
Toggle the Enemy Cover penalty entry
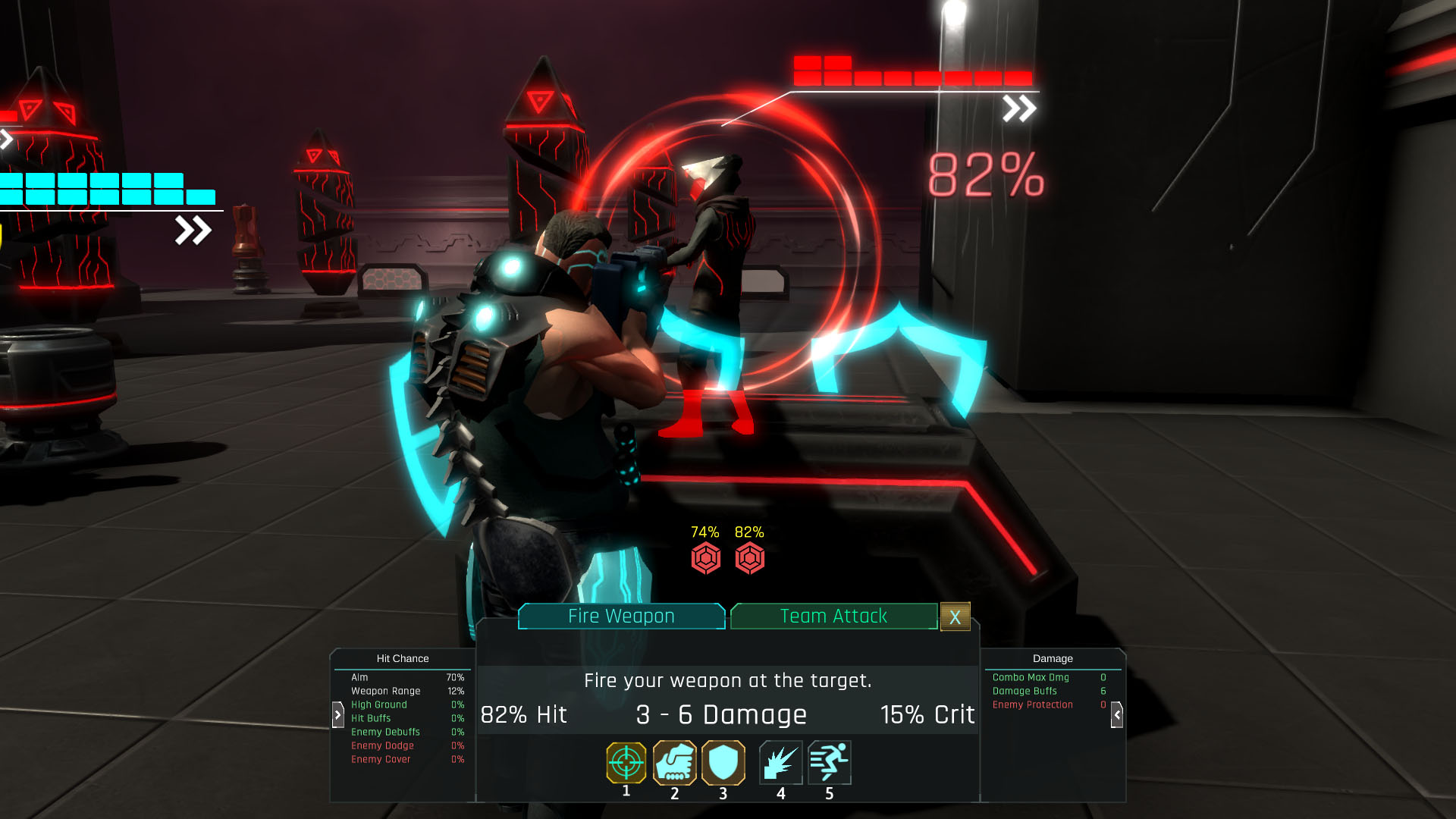(381, 759)
